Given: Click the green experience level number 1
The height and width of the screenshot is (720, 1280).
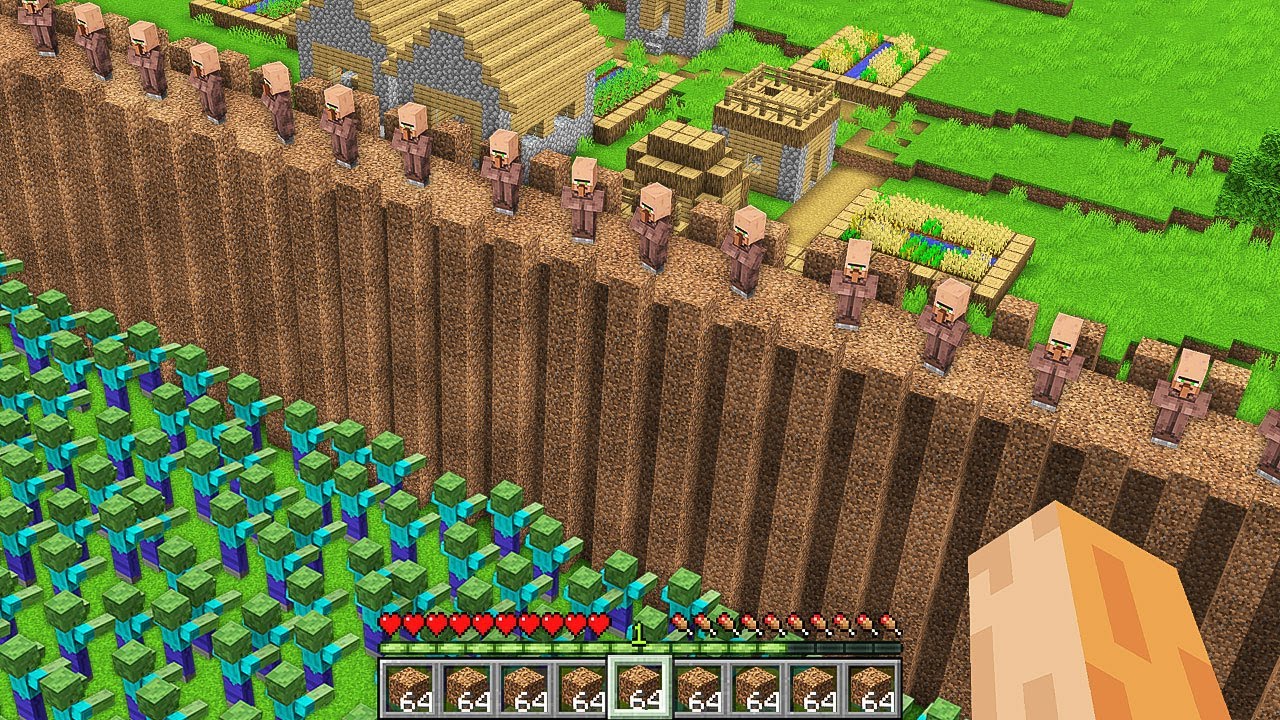Looking at the screenshot, I should [640, 633].
